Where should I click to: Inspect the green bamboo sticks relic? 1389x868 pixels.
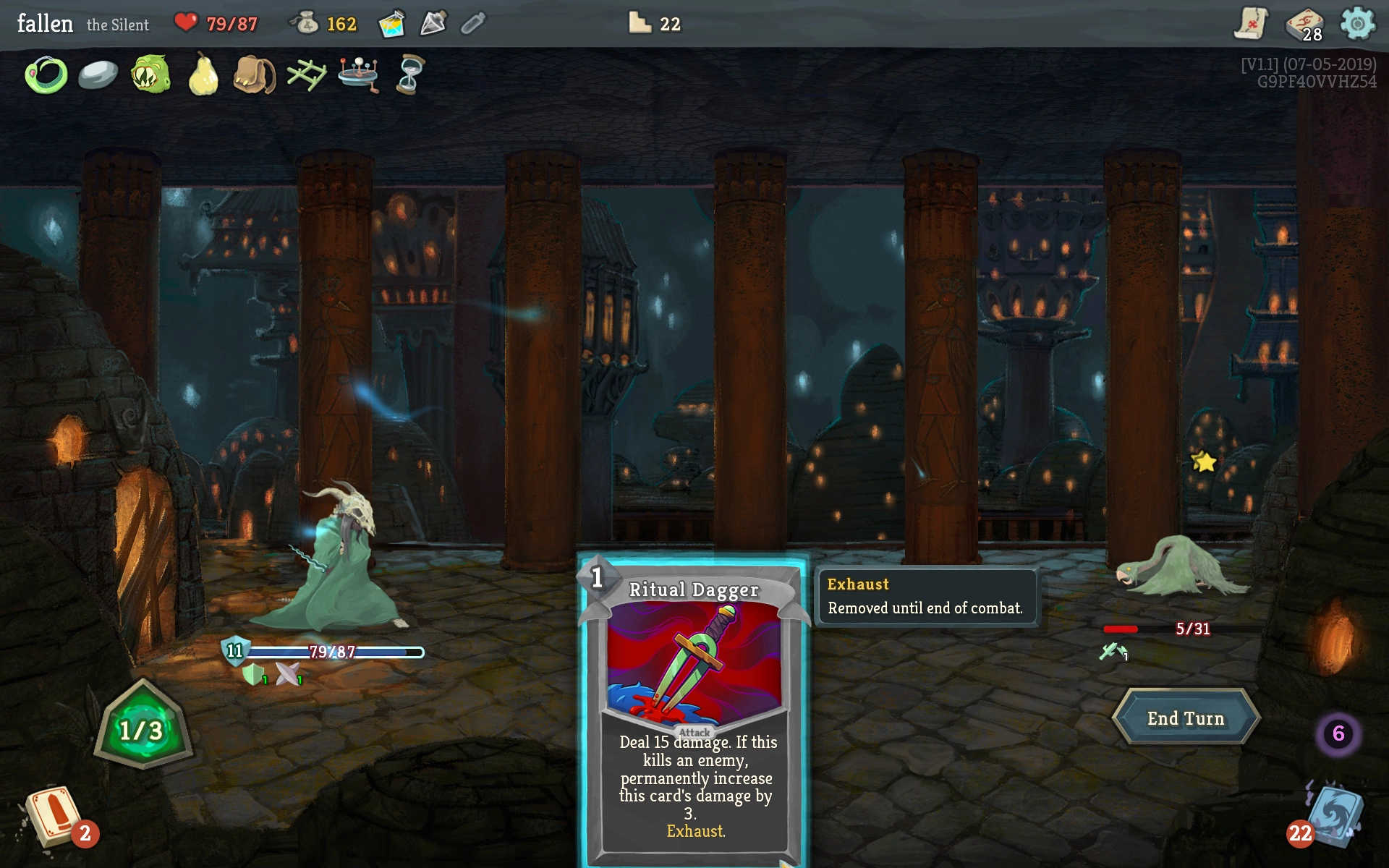(x=307, y=75)
